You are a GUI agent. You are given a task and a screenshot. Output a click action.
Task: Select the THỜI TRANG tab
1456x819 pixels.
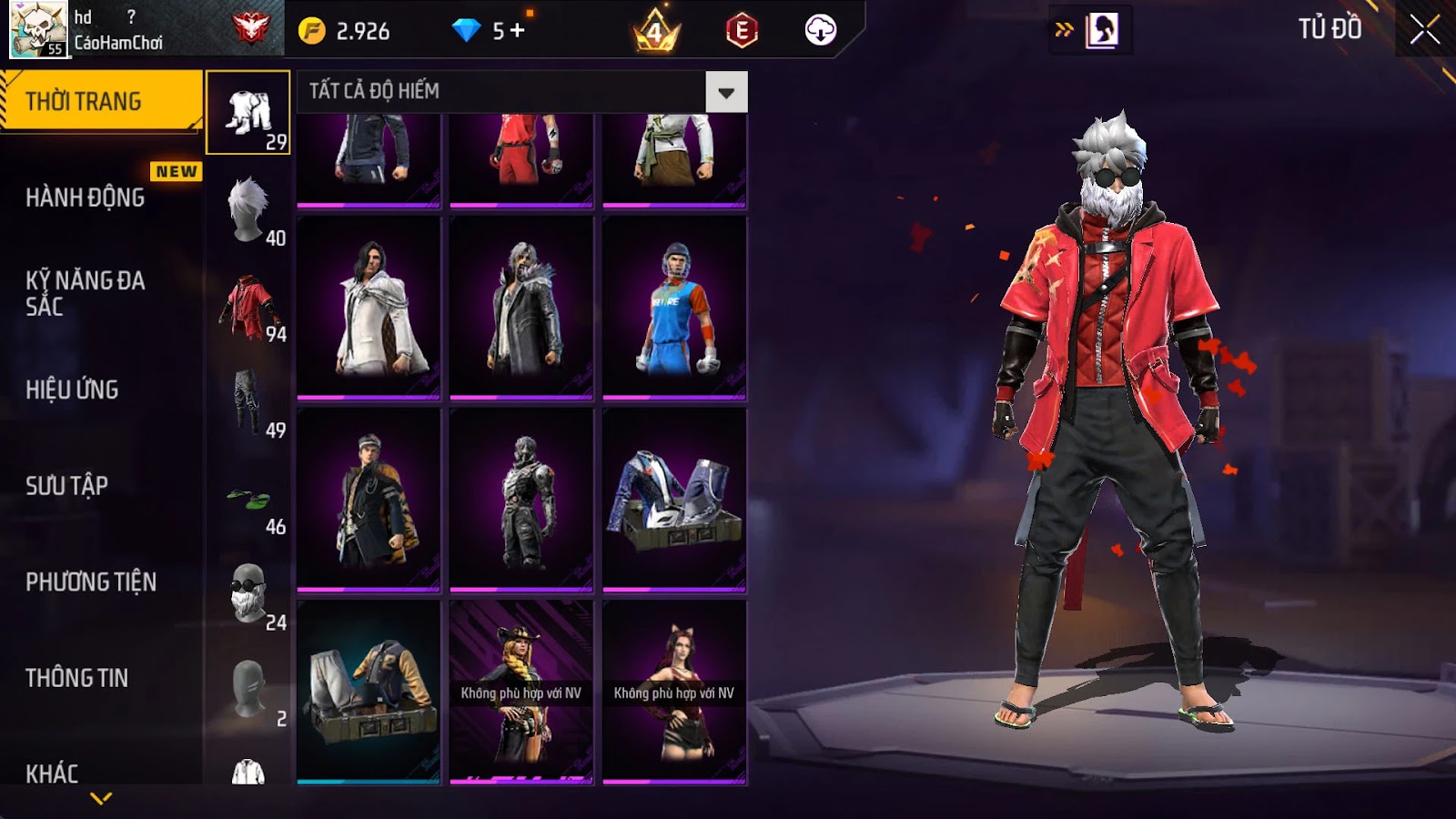100,101
